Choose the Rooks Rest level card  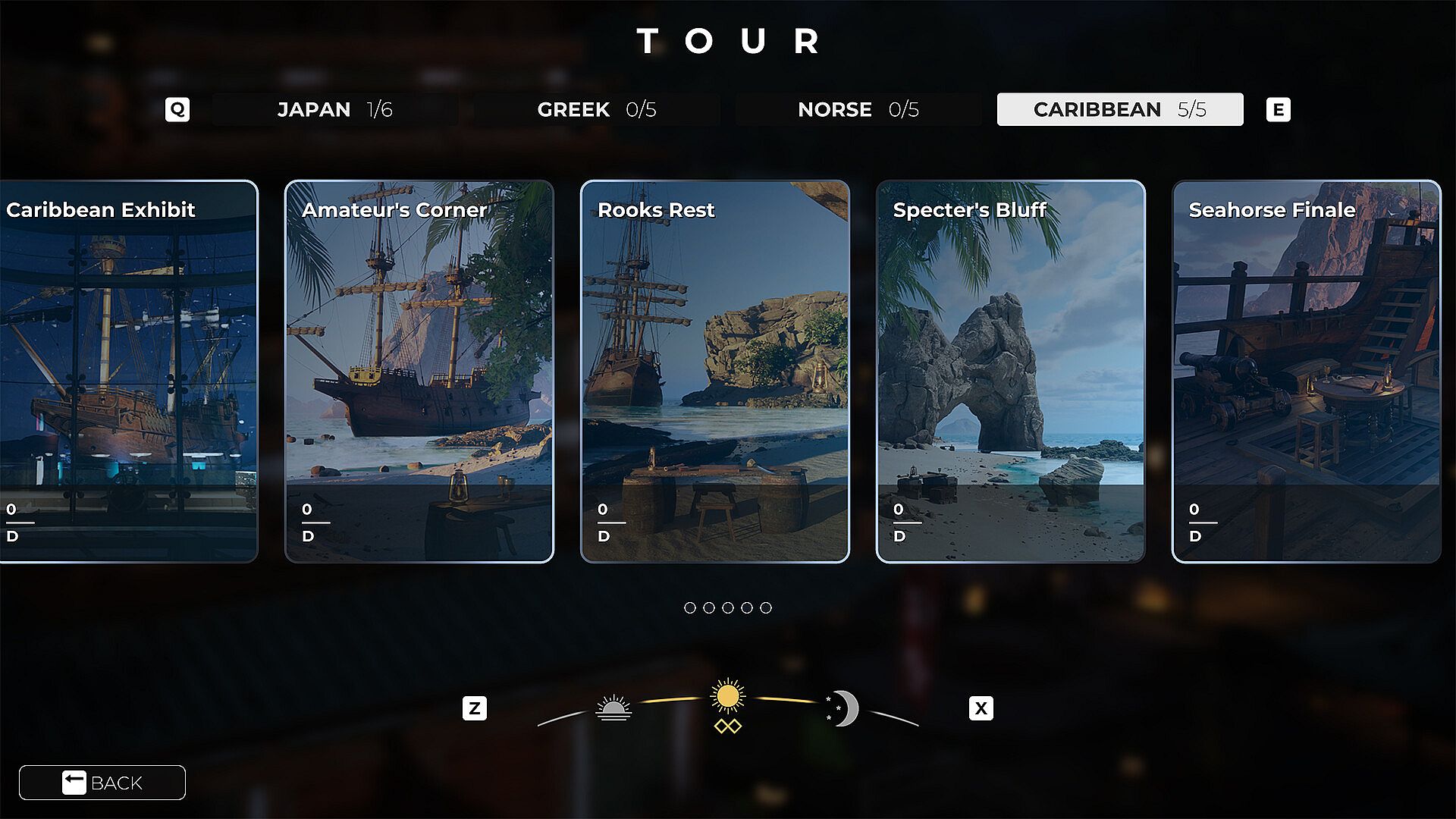[x=714, y=372]
